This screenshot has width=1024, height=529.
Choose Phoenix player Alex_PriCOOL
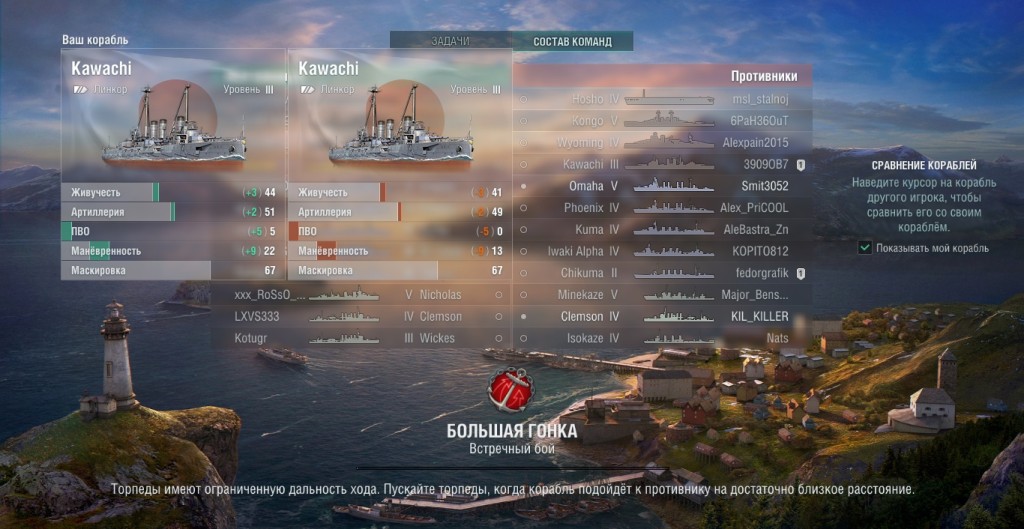point(662,208)
